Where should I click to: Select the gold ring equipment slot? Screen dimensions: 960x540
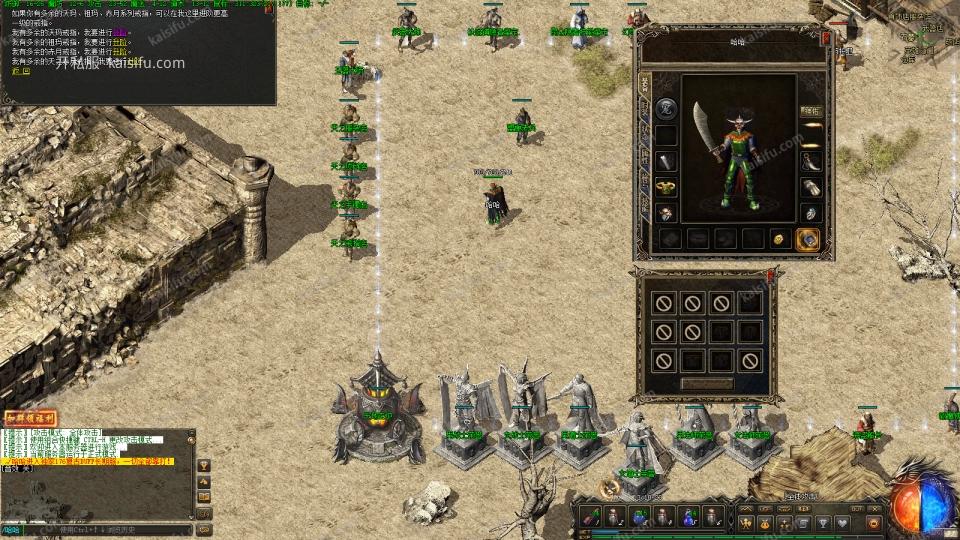663,187
